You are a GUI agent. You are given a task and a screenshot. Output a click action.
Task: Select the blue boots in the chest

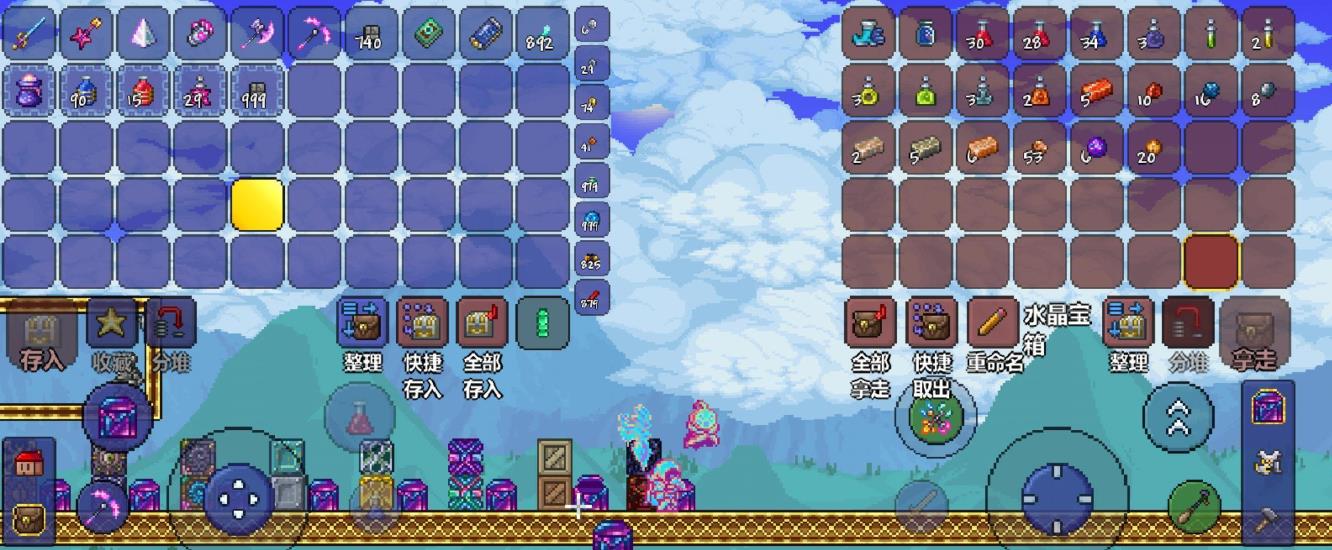pos(868,34)
